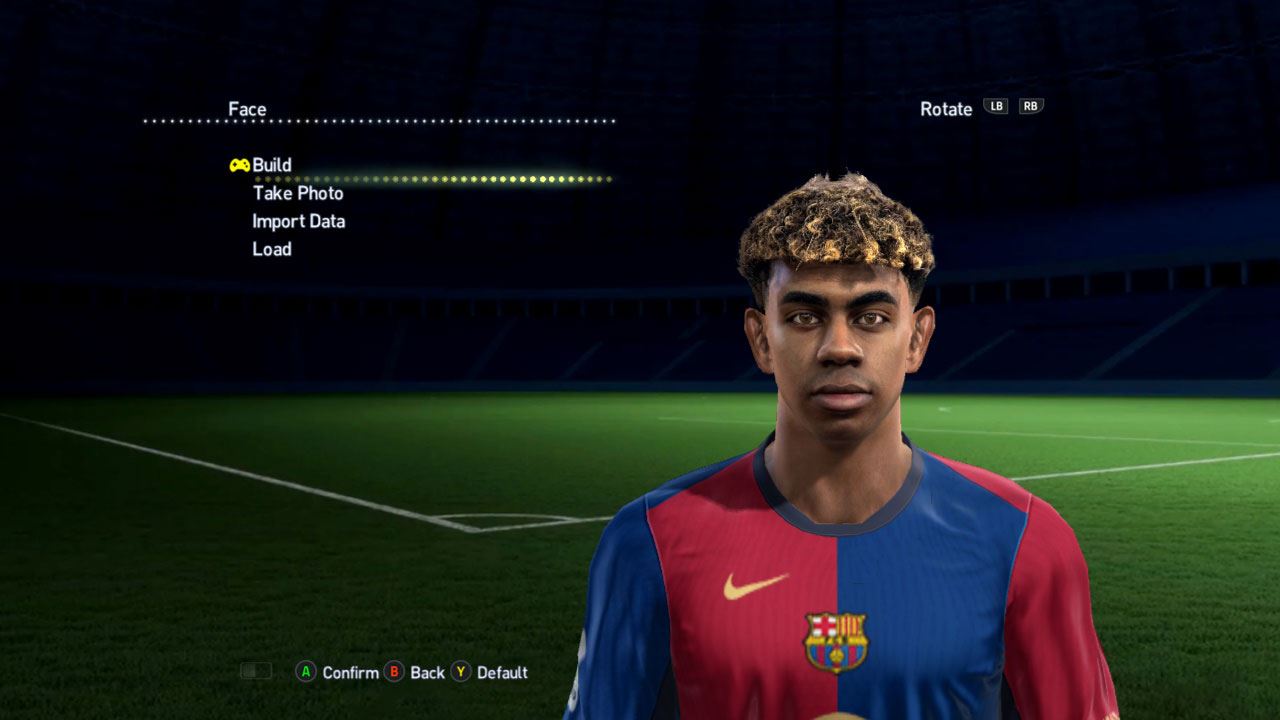
Task: Select the Build menu option
Action: [271, 165]
